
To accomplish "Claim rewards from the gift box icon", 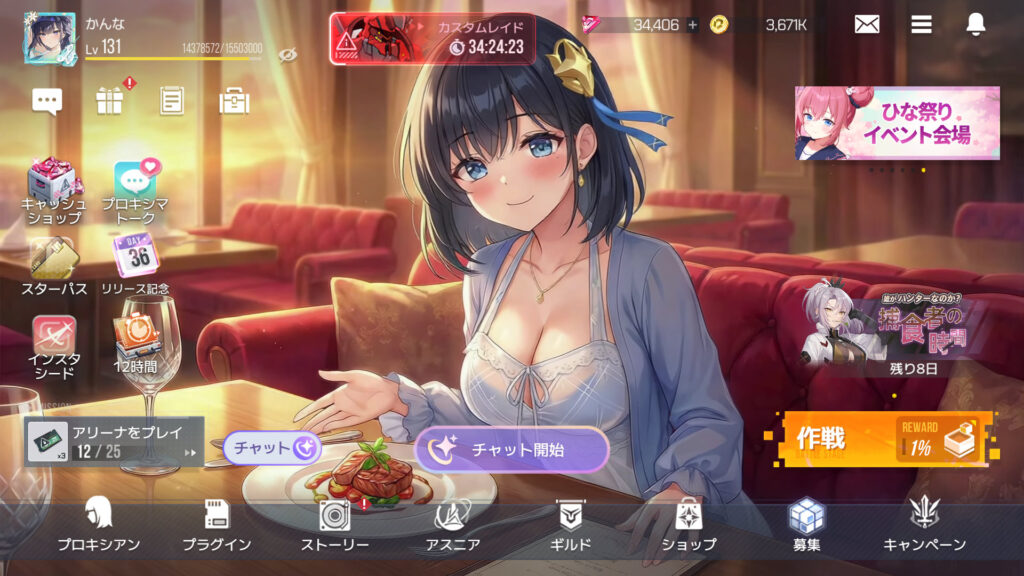I will point(109,100).
